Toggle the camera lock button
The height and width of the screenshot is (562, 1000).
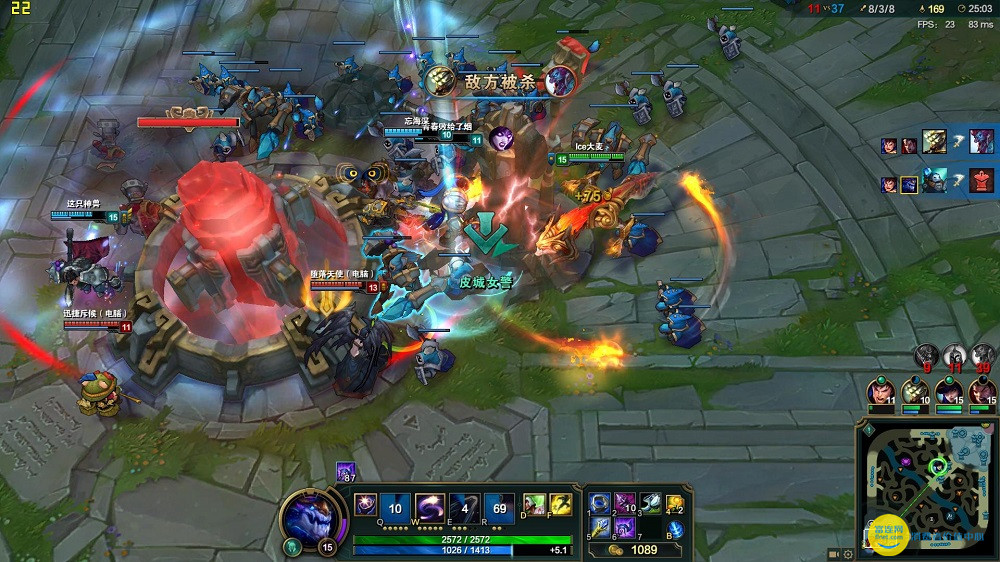pos(834,553)
